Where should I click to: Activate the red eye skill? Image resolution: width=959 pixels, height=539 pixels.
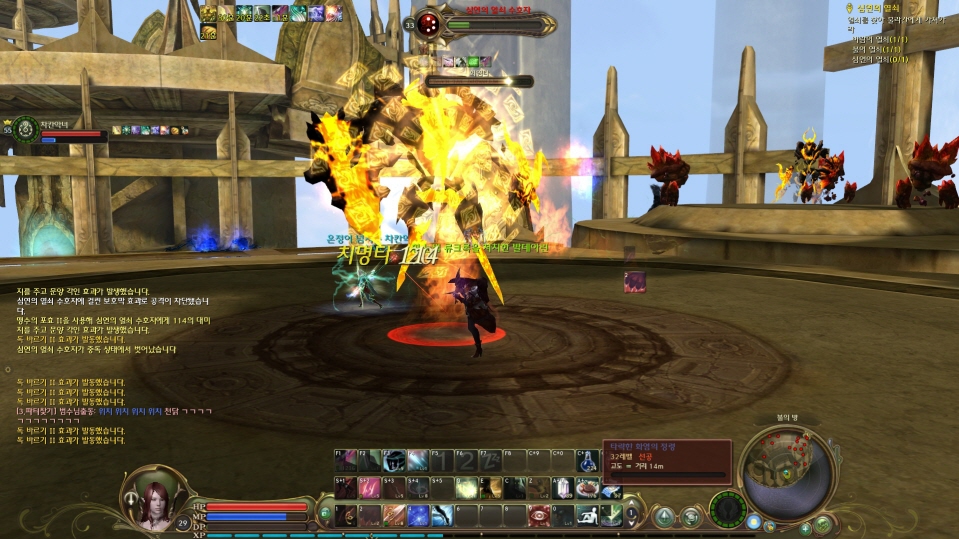(x=540, y=515)
